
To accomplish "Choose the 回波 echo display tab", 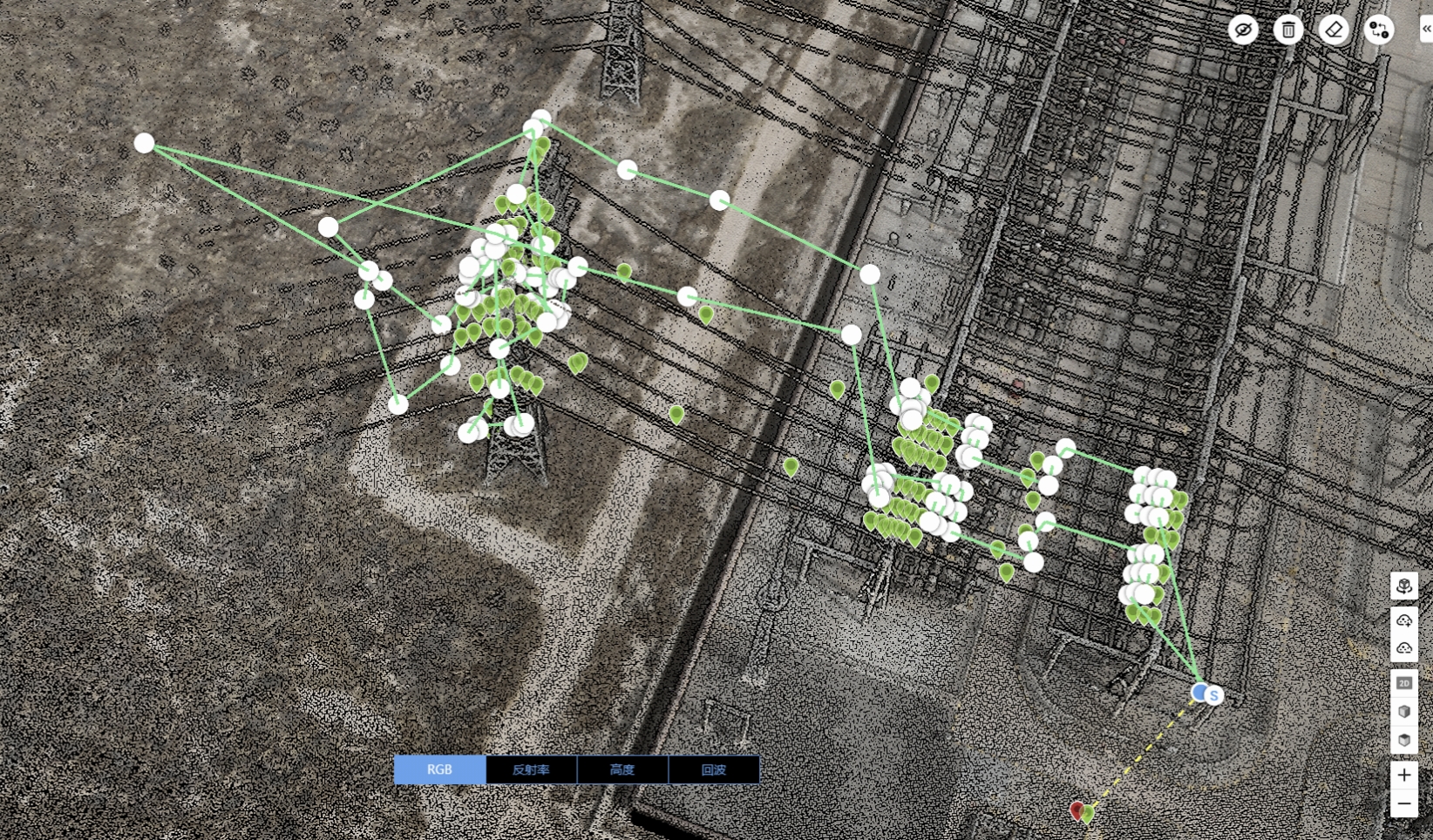I will (x=714, y=769).
